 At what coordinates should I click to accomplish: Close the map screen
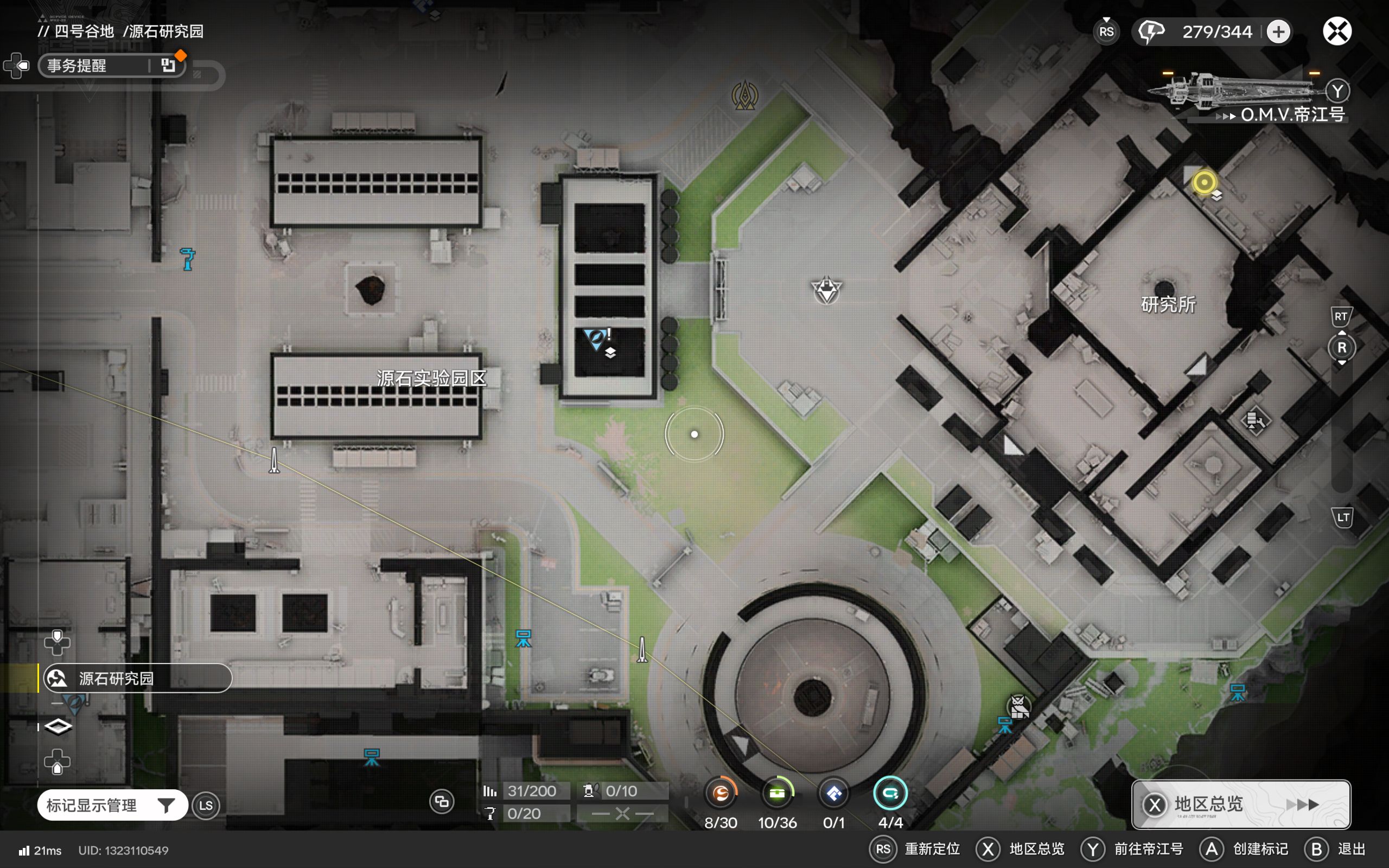(x=1337, y=31)
